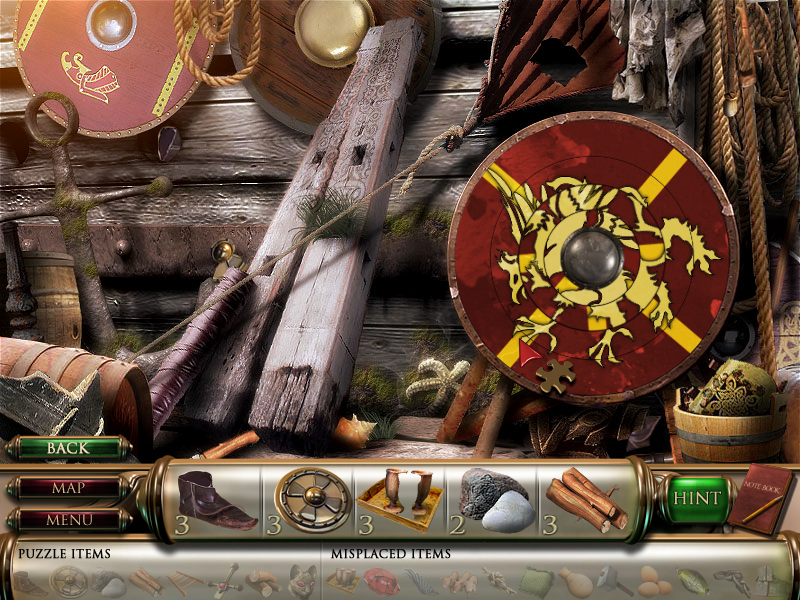Select the feather misplaced item silhouette
800x600 pixels.
[x=418, y=580]
